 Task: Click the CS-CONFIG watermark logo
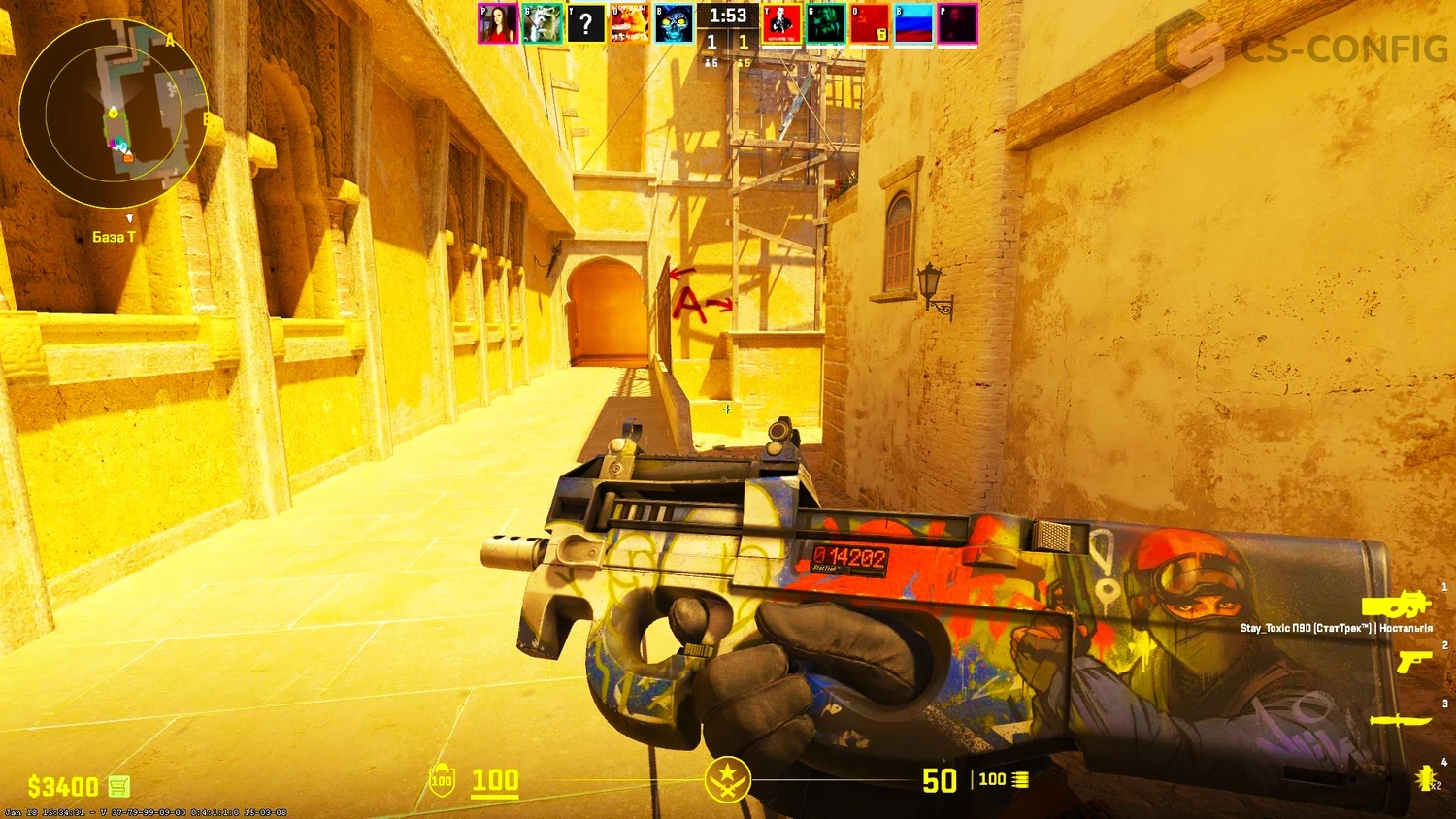pos(1301,47)
